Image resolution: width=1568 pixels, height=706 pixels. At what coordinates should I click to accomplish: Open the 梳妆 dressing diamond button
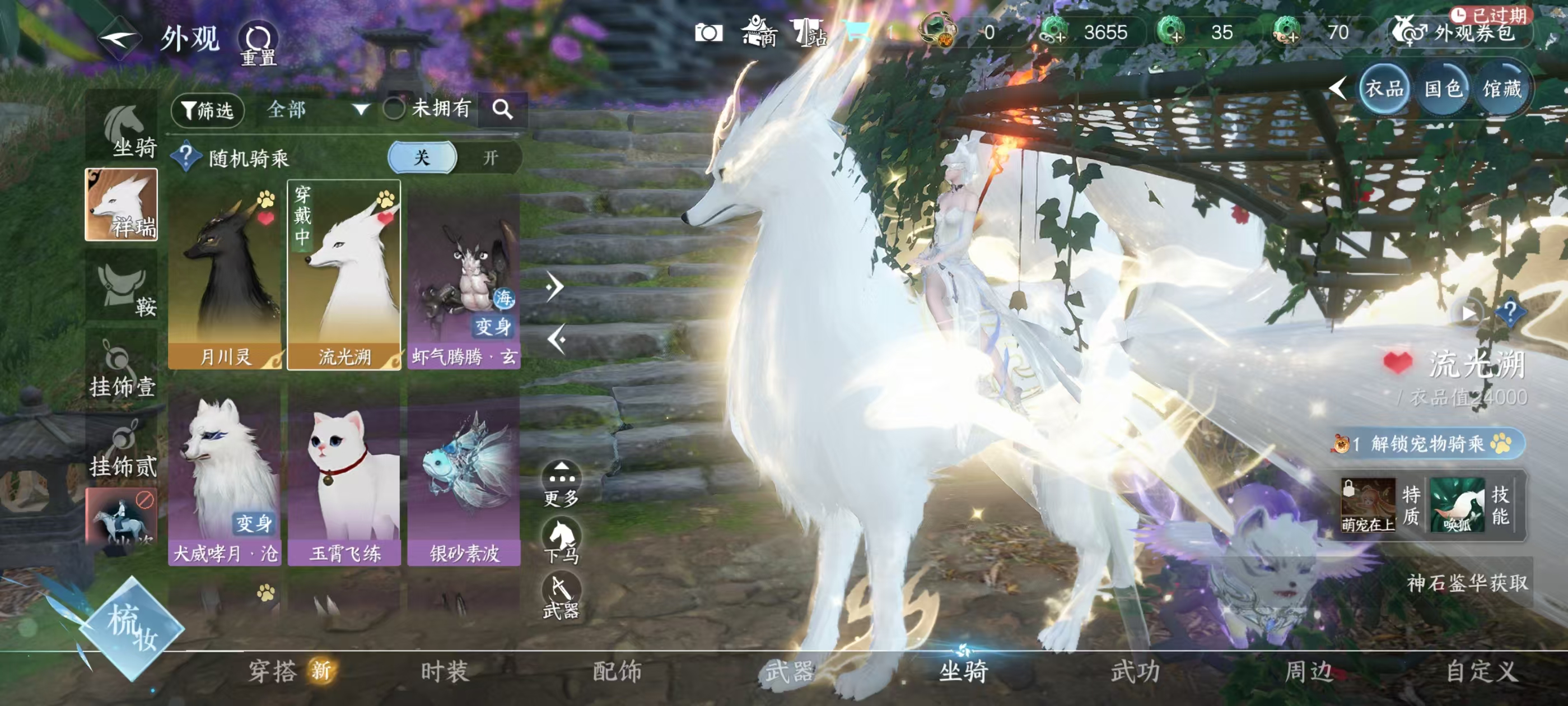click(x=132, y=628)
